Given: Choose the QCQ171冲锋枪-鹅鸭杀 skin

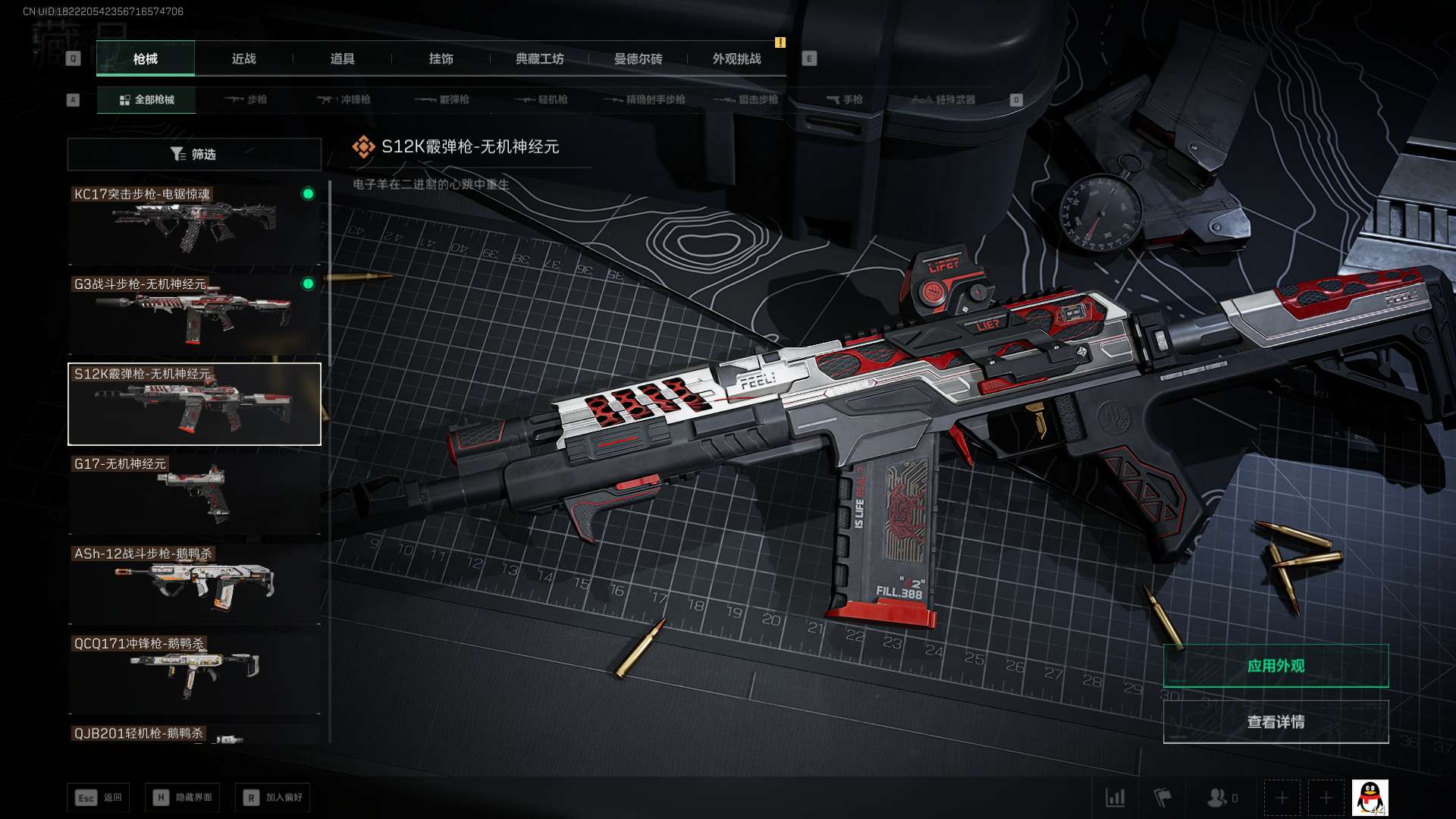Looking at the screenshot, I should 194,673.
